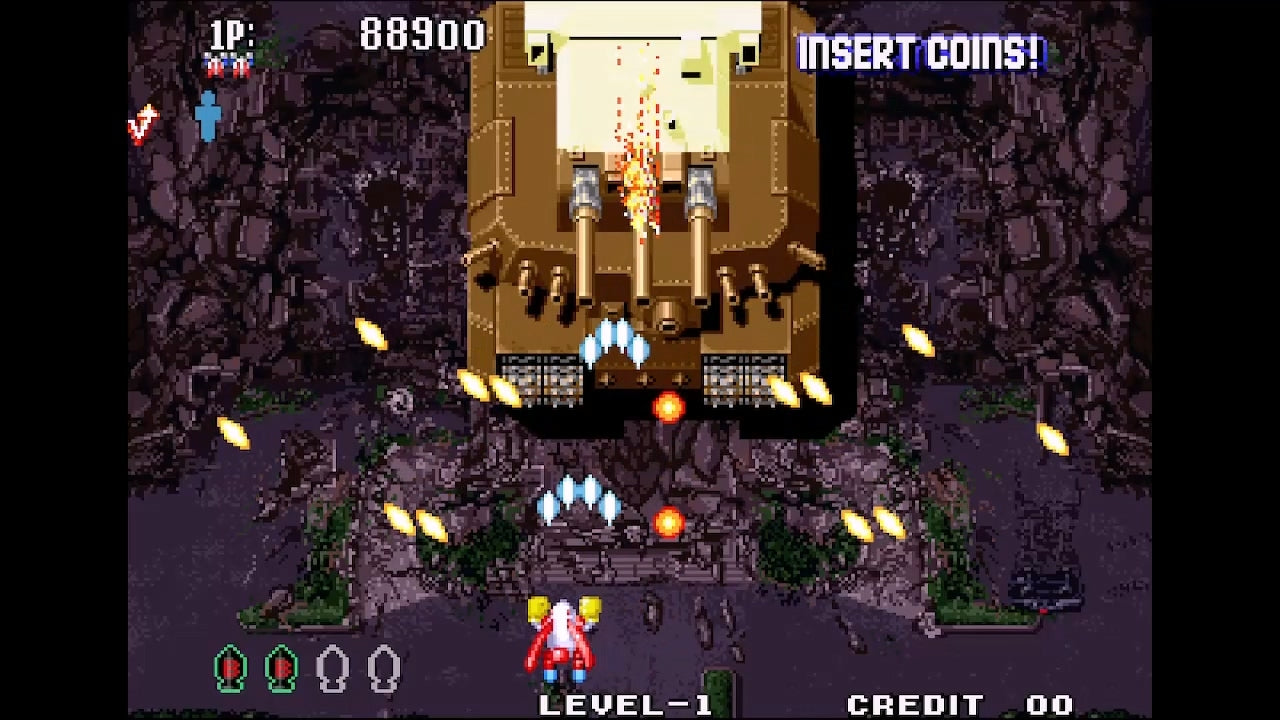Select the blue pilot silhouette icon
The width and height of the screenshot is (1280, 720).
click(x=208, y=116)
